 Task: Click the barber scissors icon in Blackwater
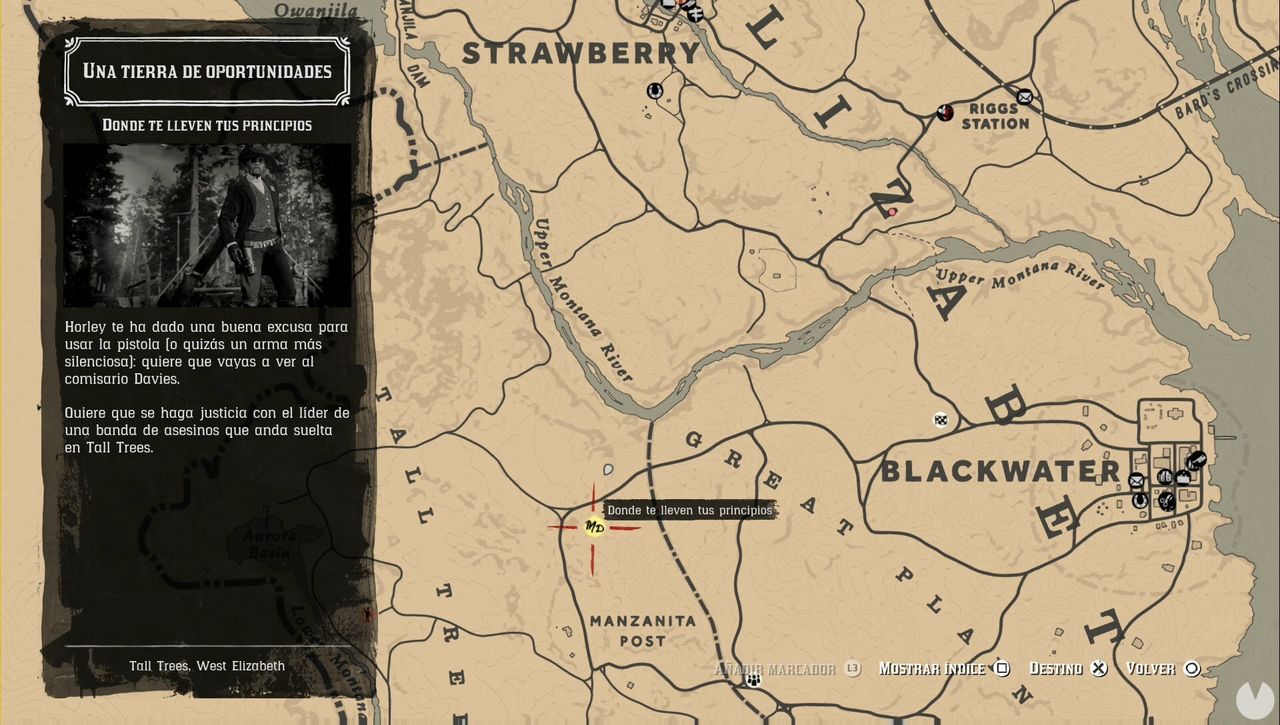coord(1166,502)
